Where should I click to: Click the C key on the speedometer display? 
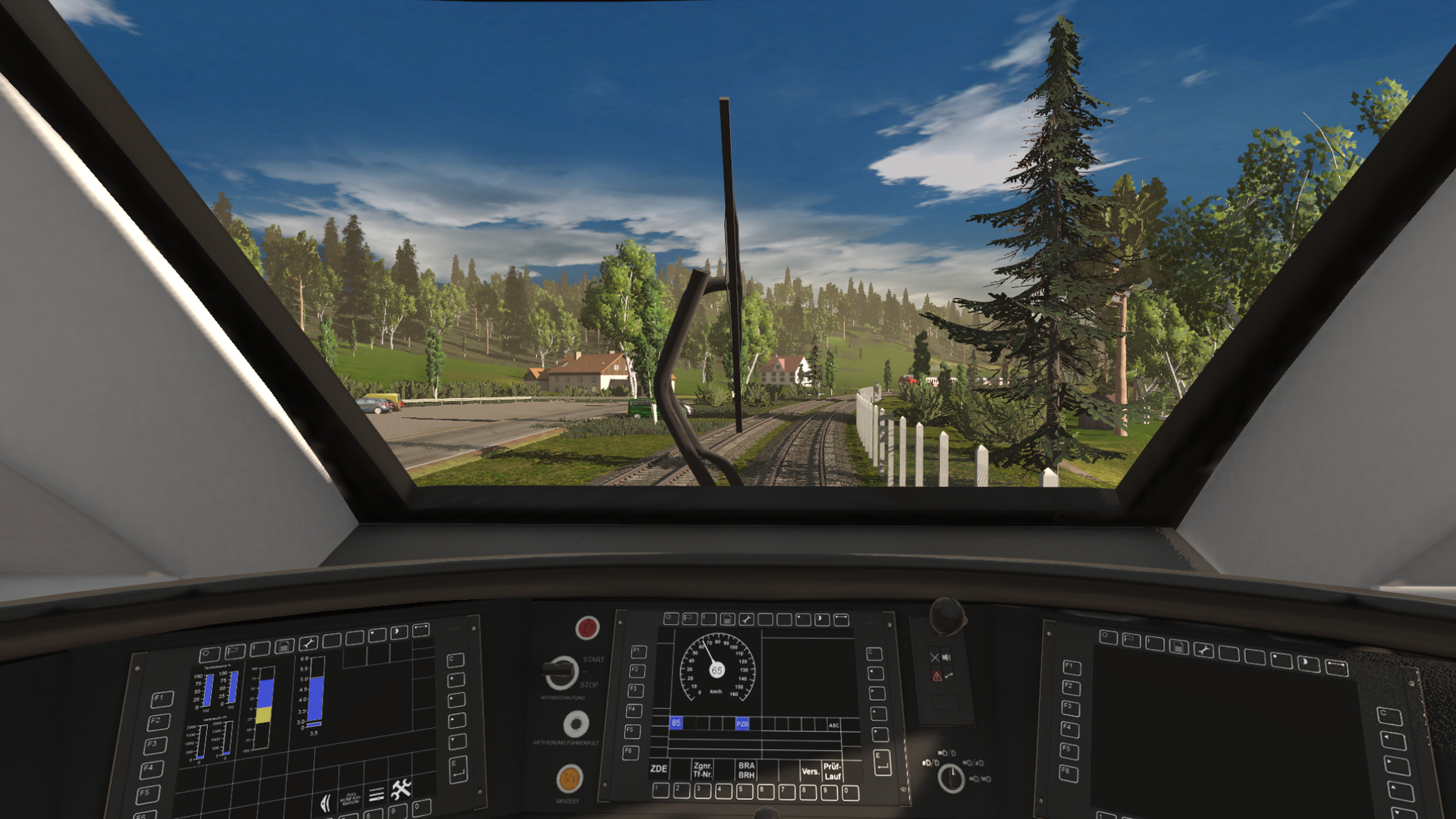point(874,654)
